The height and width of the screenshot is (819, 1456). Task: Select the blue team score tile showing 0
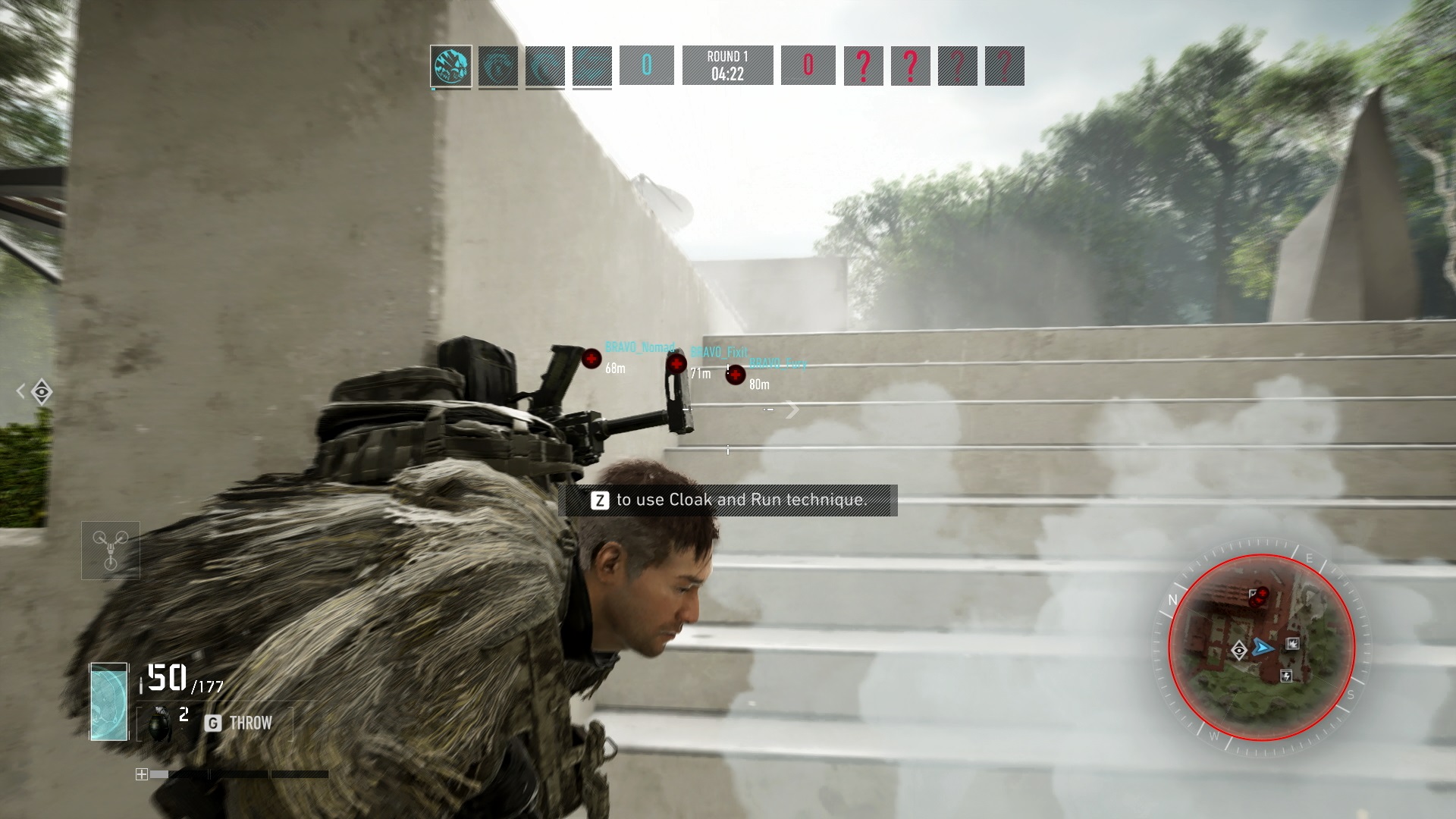click(645, 67)
